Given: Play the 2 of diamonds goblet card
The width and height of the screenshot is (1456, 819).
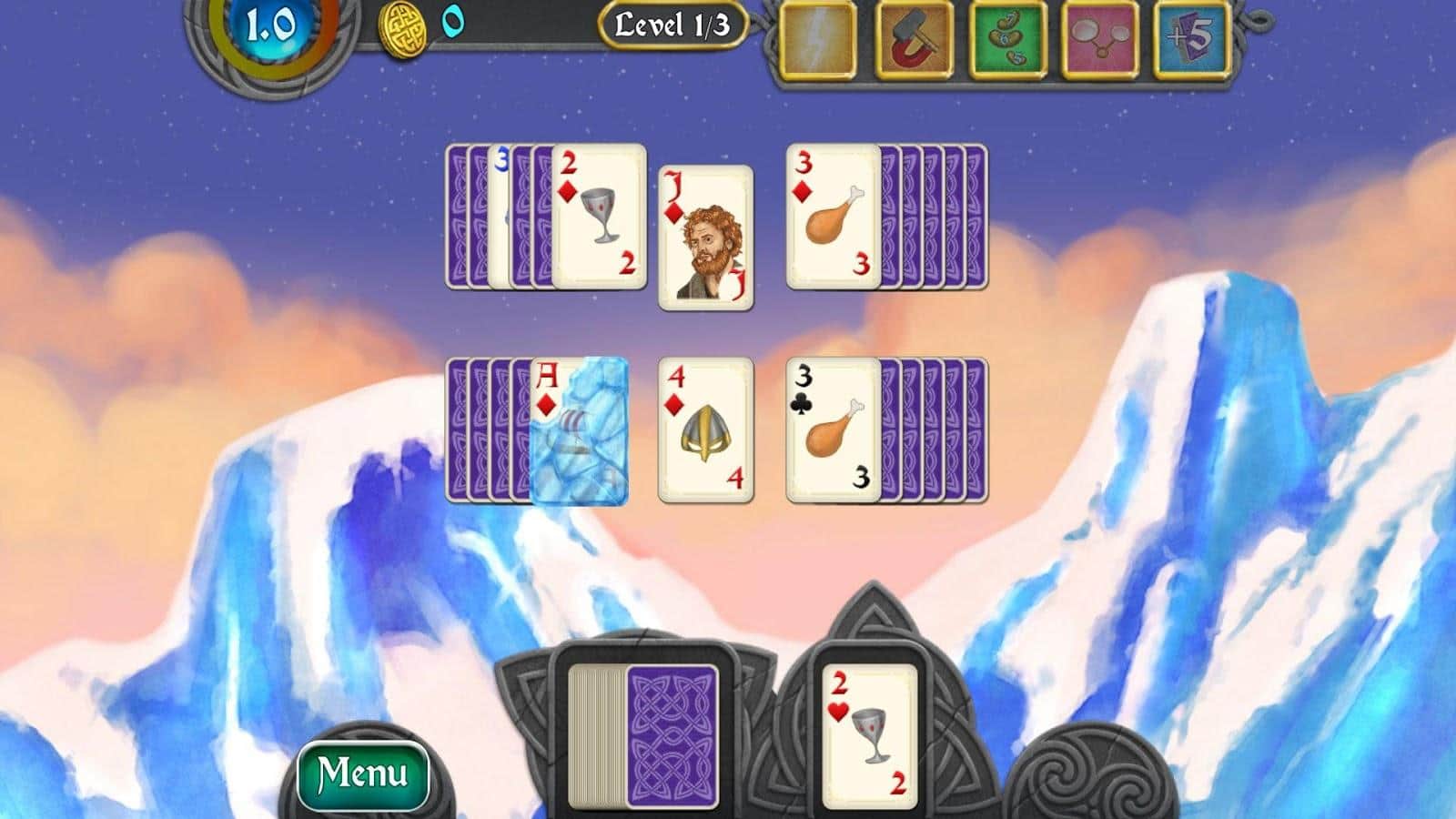Looking at the screenshot, I should click(598, 217).
